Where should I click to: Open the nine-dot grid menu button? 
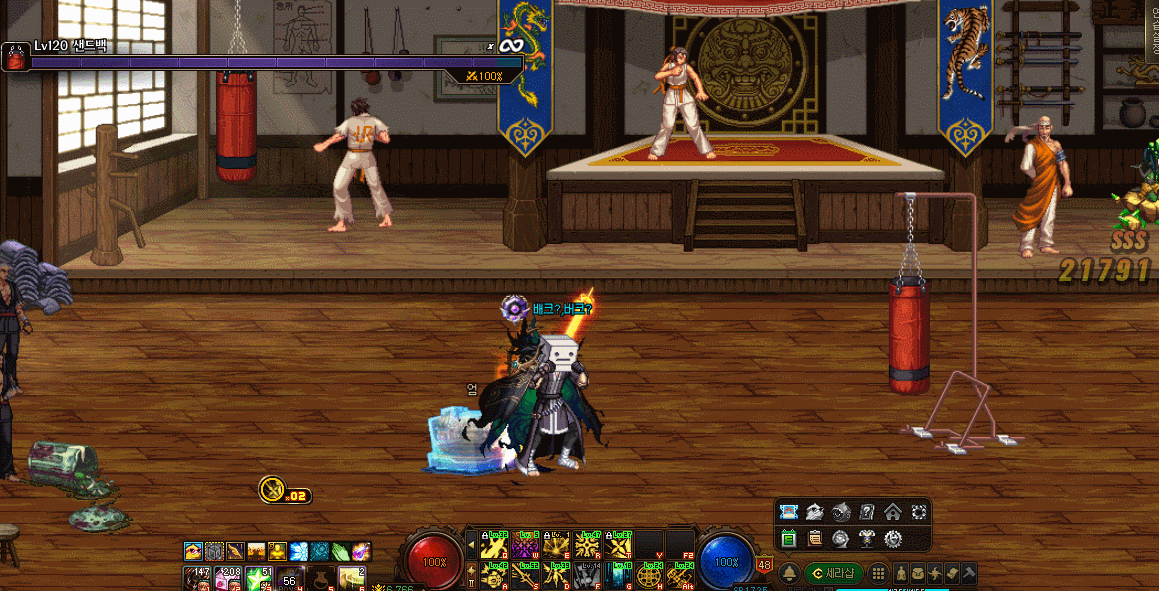[878, 573]
